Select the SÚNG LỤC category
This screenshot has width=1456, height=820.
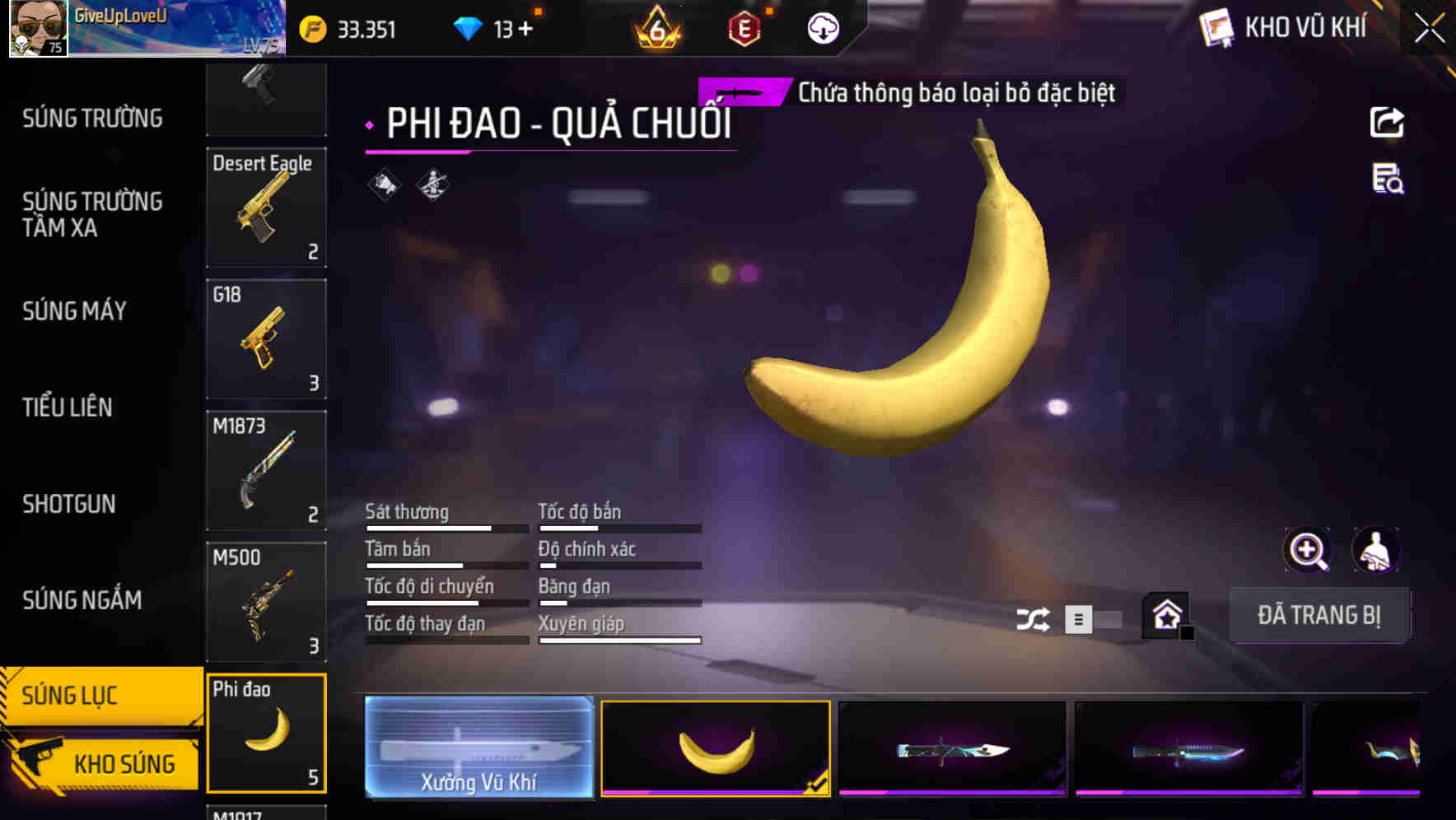(70, 696)
